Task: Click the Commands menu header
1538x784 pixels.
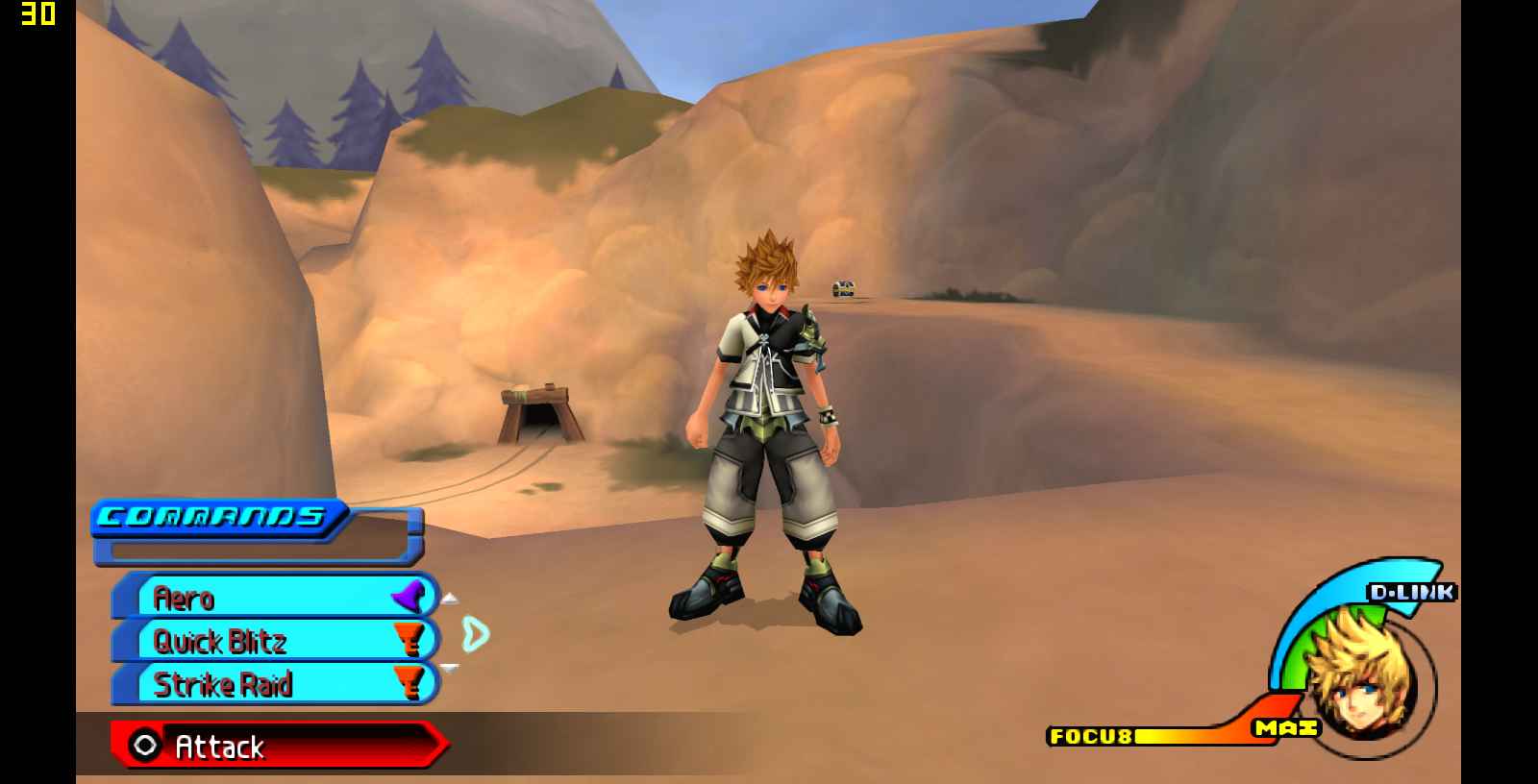Action: 215,518
